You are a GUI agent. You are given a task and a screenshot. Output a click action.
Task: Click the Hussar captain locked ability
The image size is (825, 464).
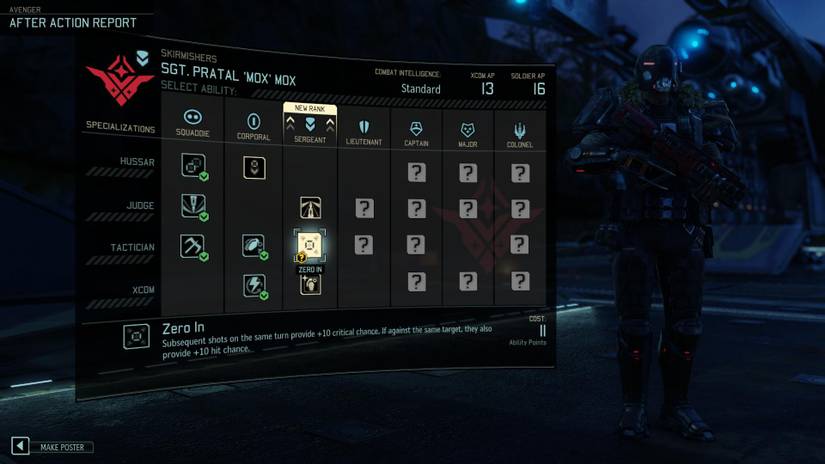(x=416, y=172)
